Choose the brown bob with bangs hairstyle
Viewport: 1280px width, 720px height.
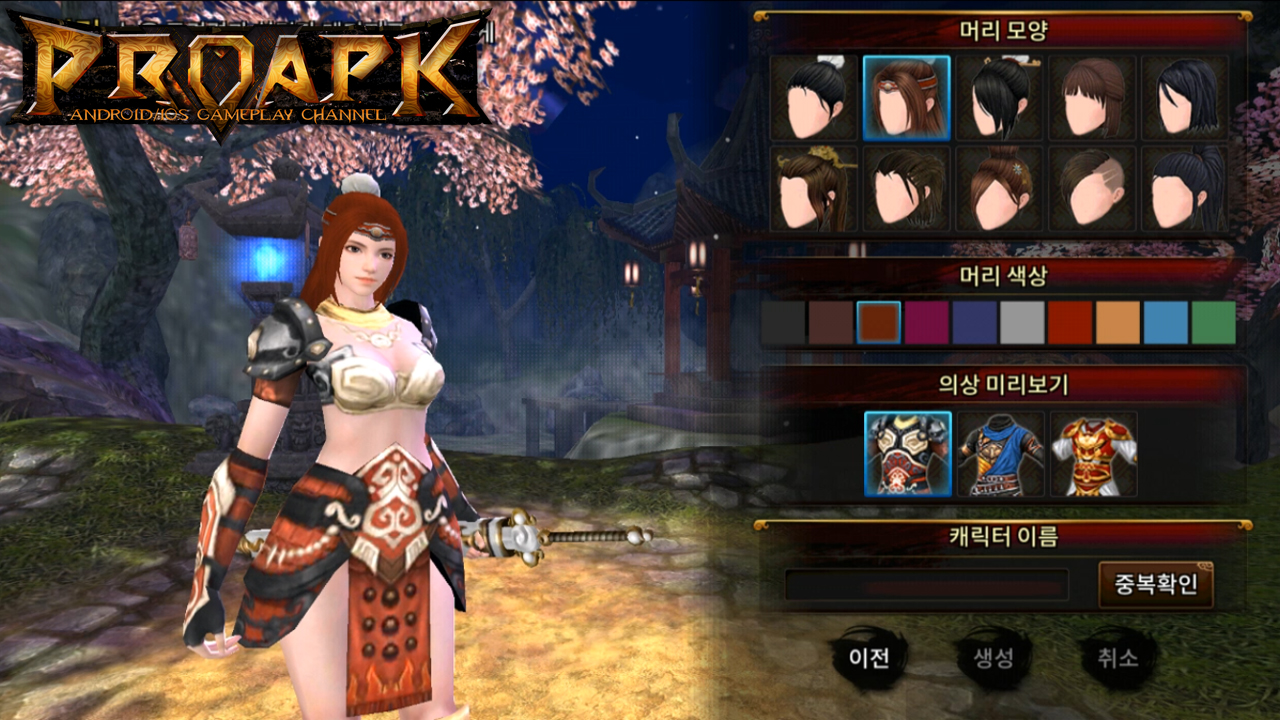(1092, 98)
